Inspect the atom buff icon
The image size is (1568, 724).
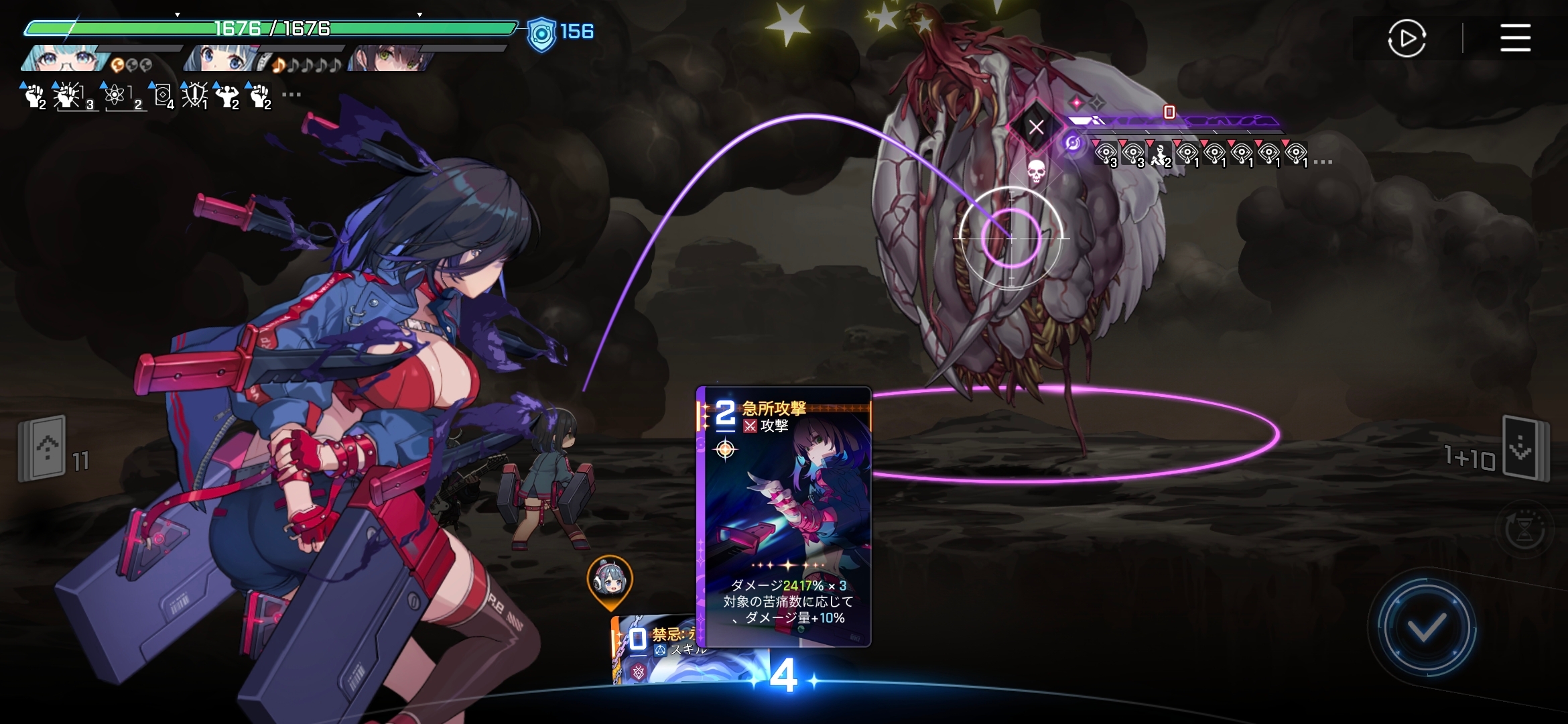[115, 95]
